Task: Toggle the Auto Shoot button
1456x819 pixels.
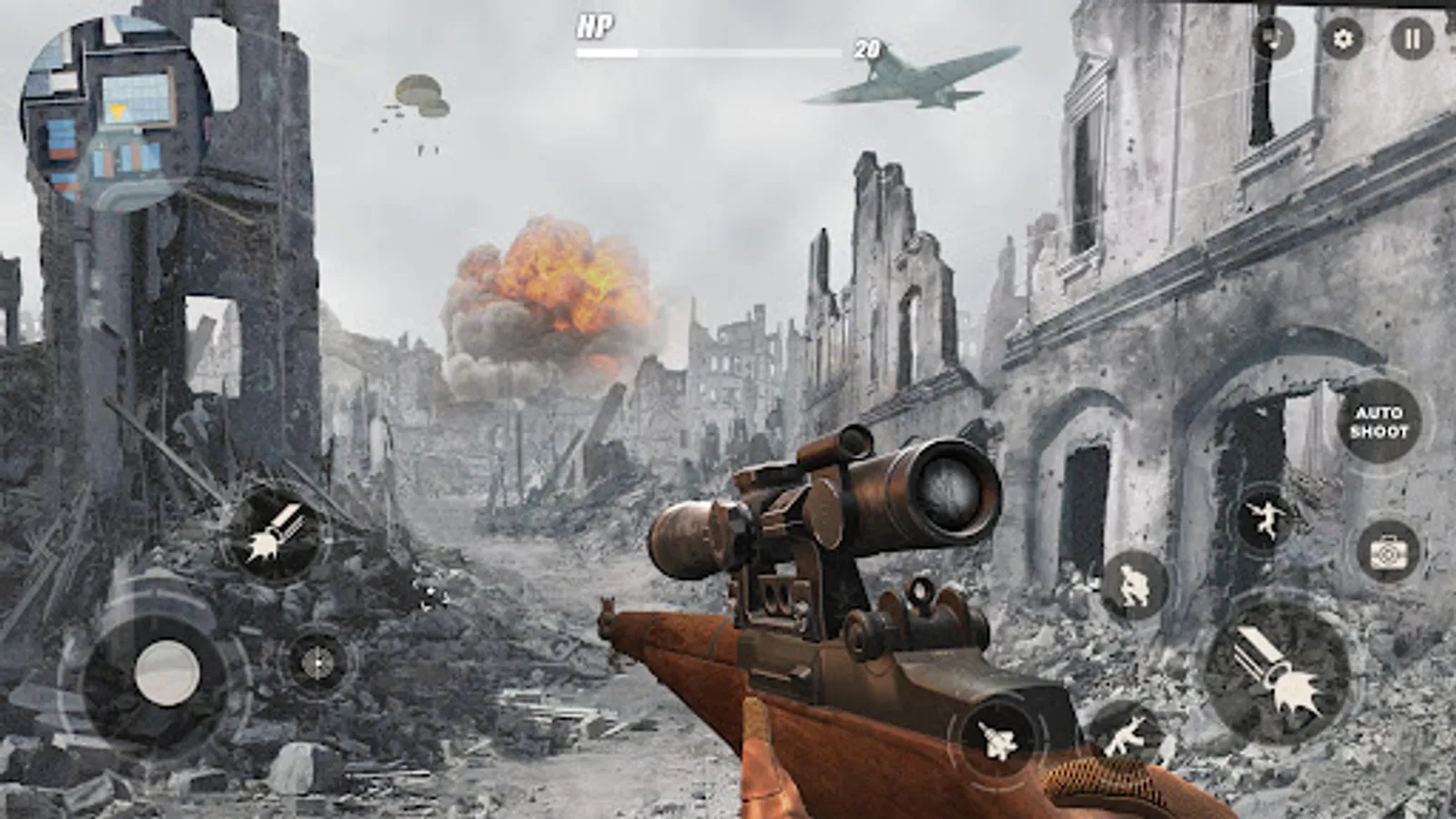Action: tap(1379, 422)
